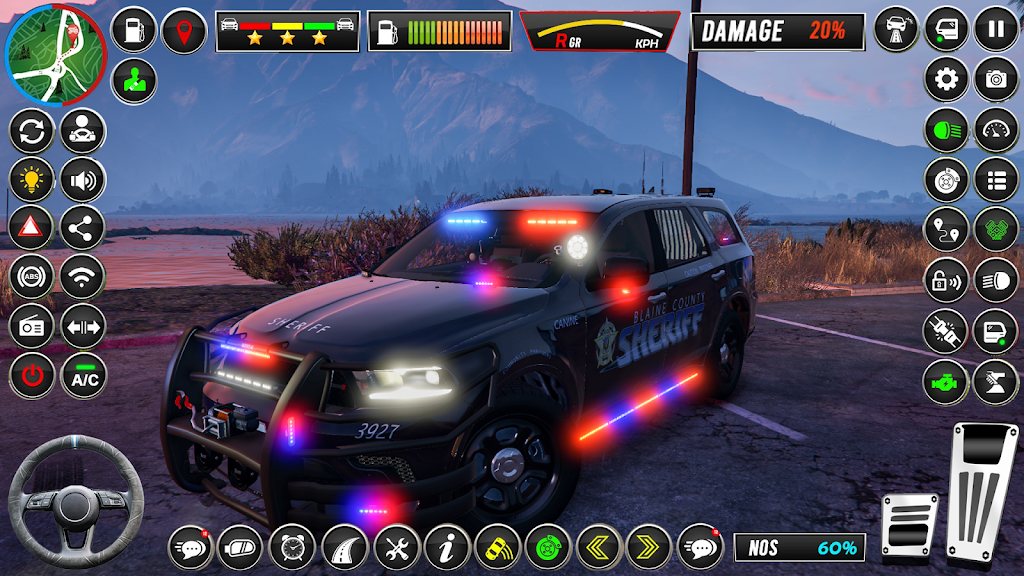
Task: Turn on the green headlight beam button
Action: pyautogui.click(x=945, y=130)
